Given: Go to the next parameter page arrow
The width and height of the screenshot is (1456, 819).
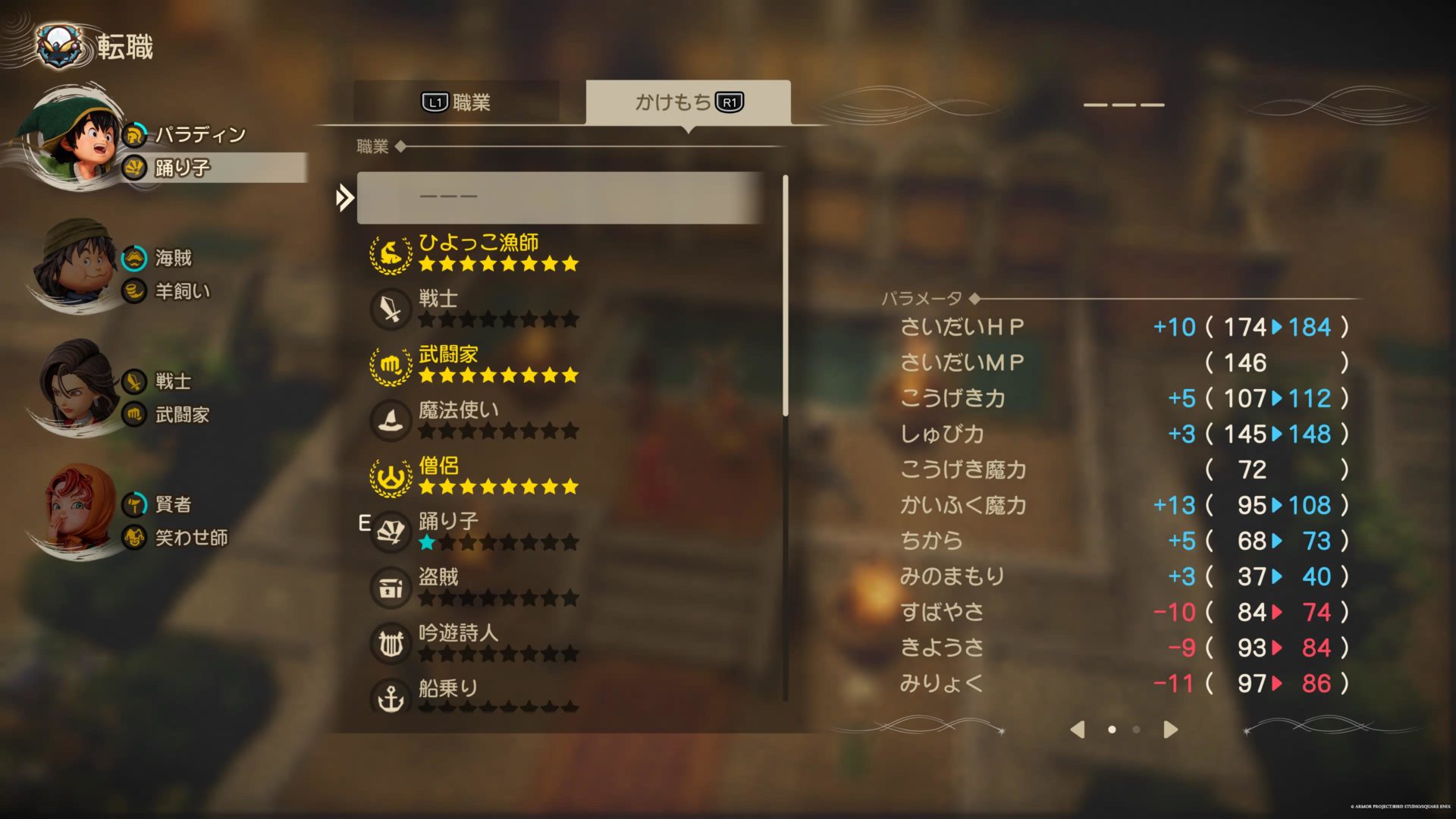Looking at the screenshot, I should pyautogui.click(x=1170, y=730).
